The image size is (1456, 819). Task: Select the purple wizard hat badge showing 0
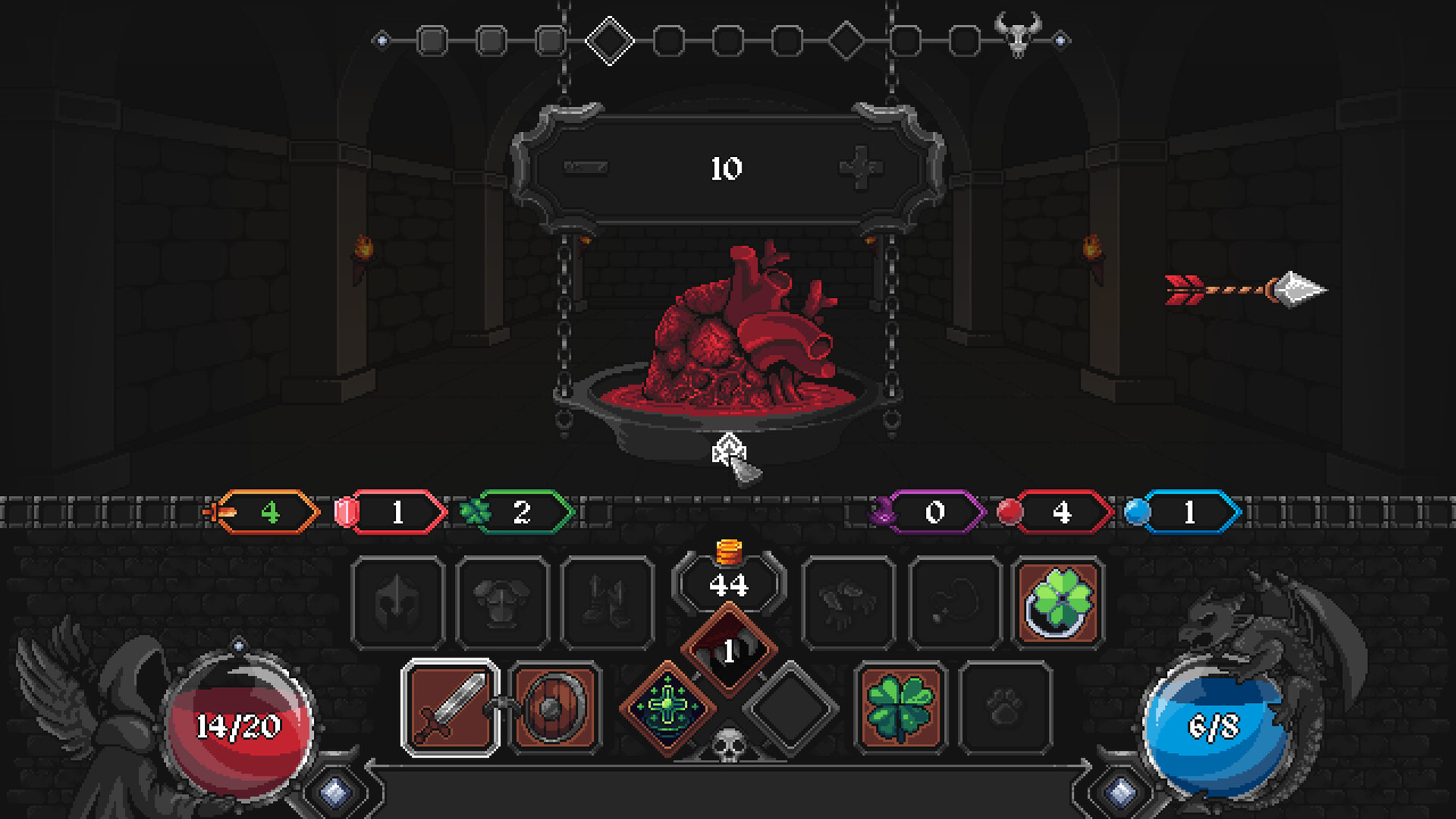pyautogui.click(x=934, y=513)
